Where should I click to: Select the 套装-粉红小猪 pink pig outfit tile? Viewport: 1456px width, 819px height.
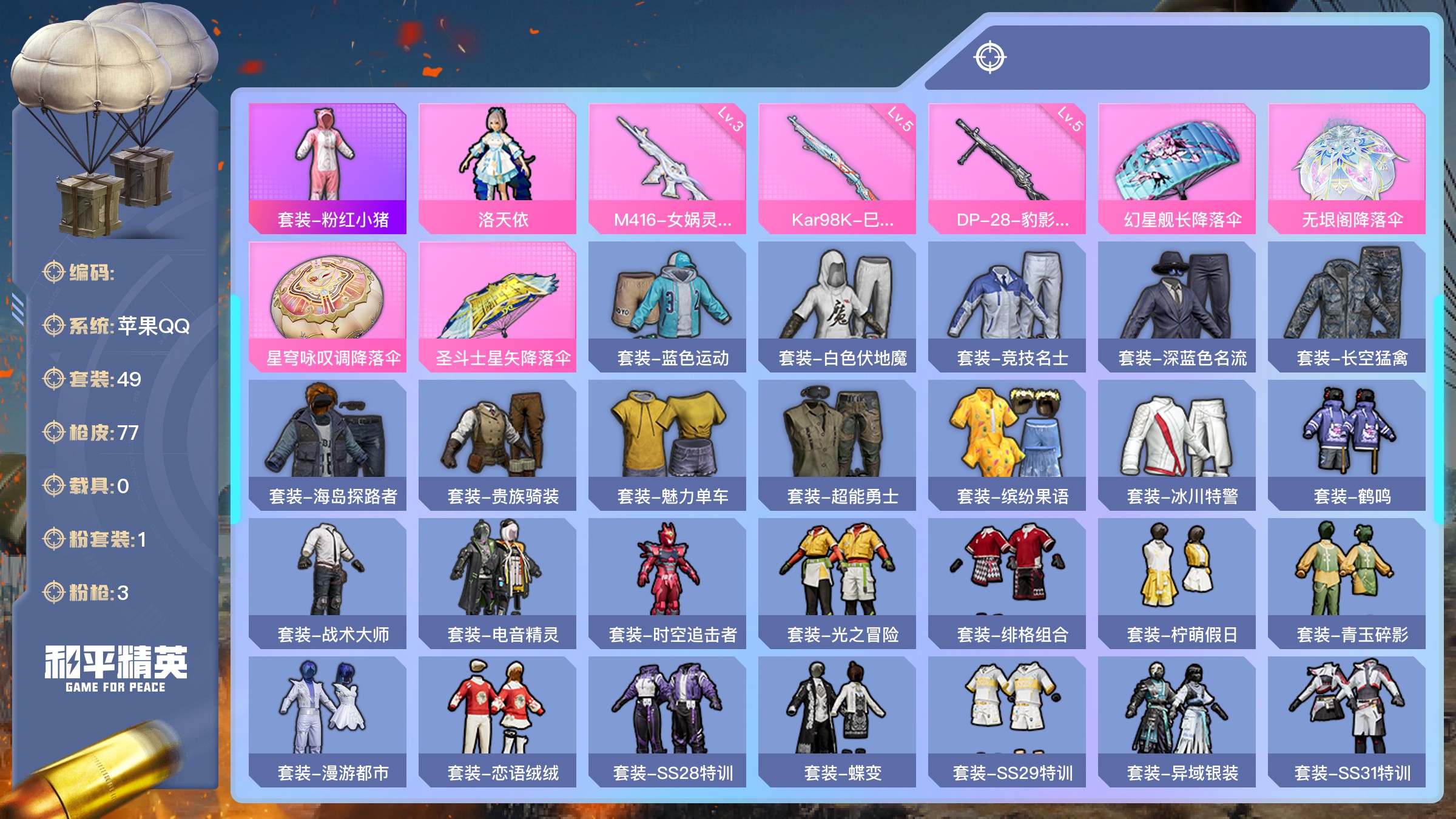[328, 169]
